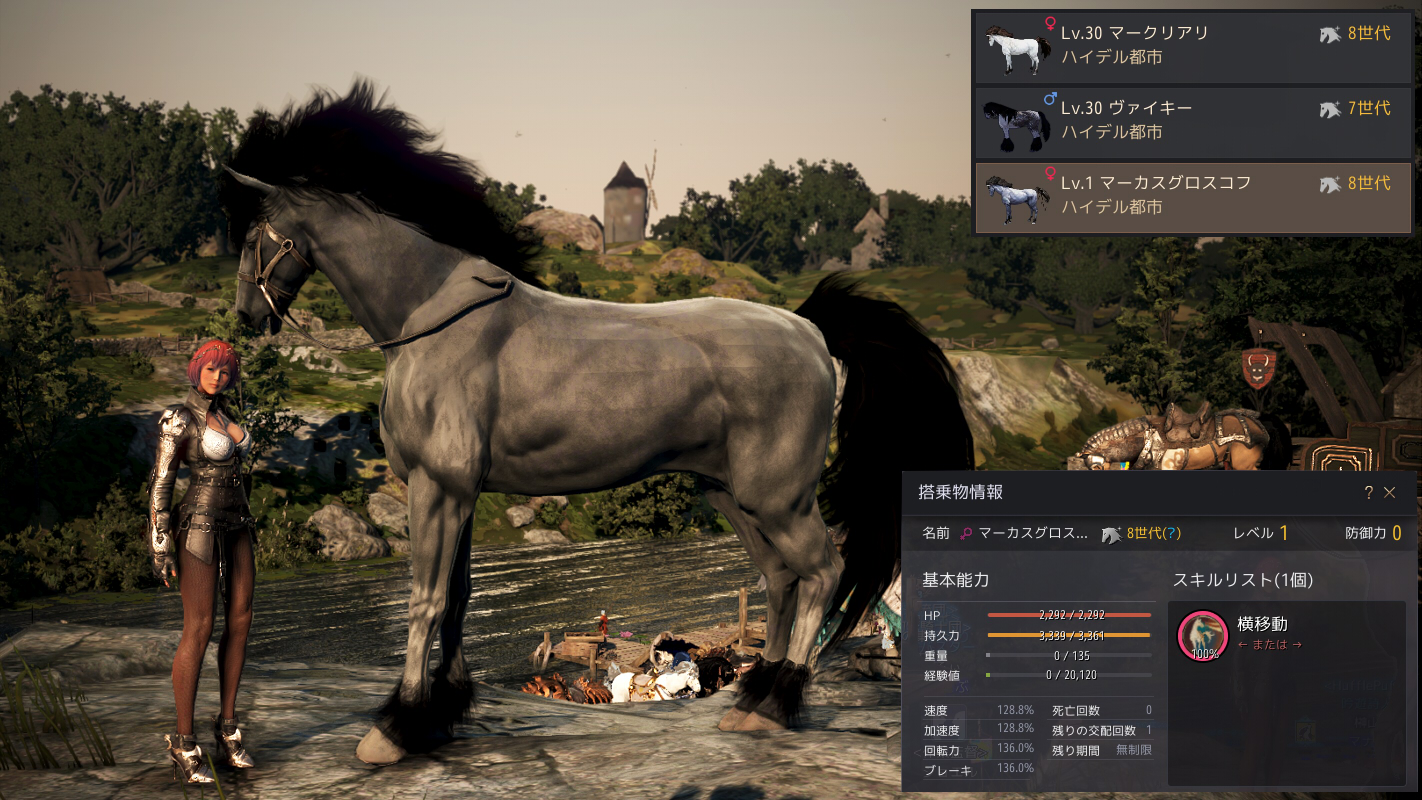Select the highlighted Lv.1 マーカスグロスコフ entry
1422x800 pixels.
click(1190, 197)
